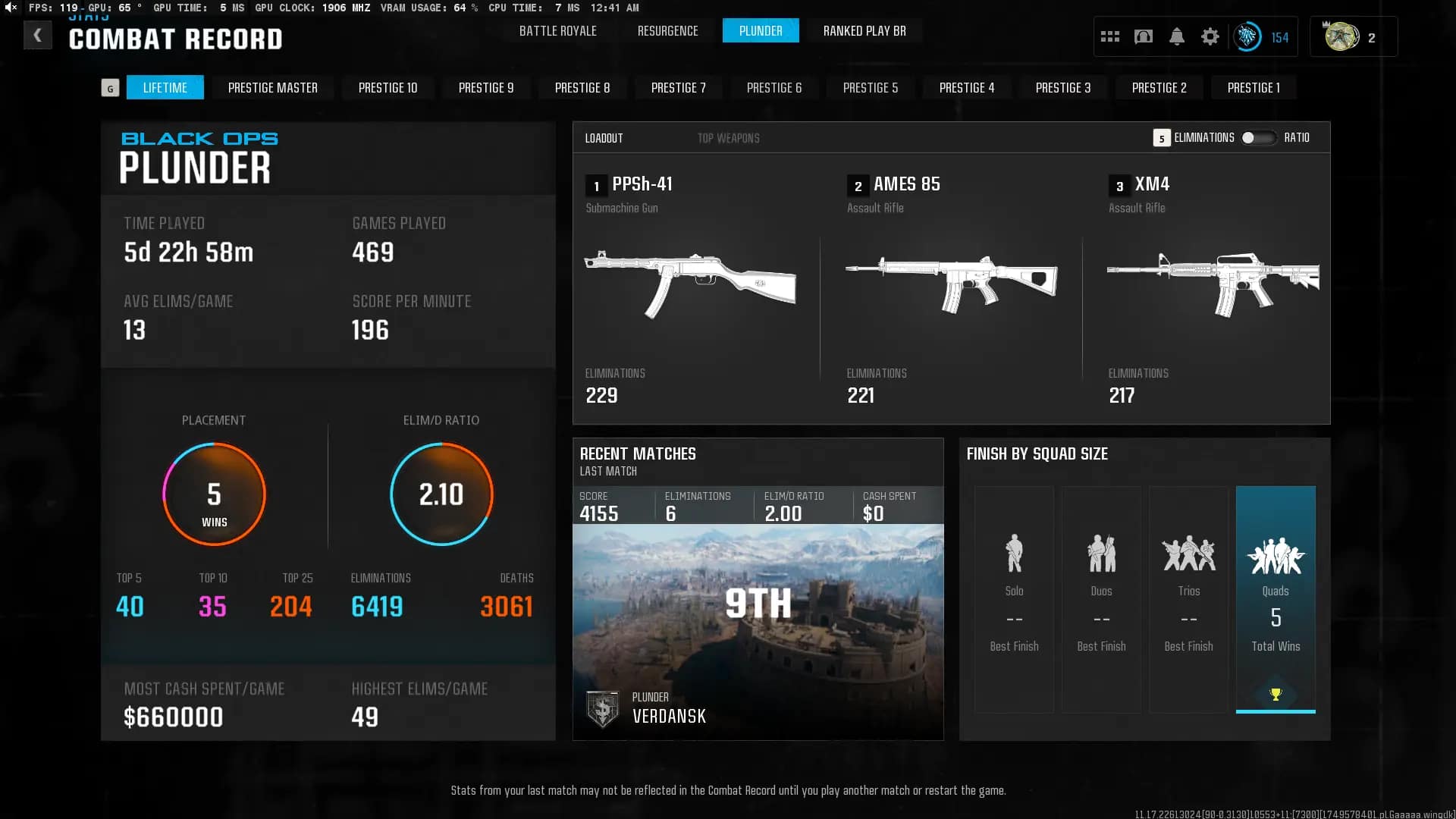This screenshot has height=819, width=1456.
Task: Switch to Prestige 4 stats
Action: point(966,88)
